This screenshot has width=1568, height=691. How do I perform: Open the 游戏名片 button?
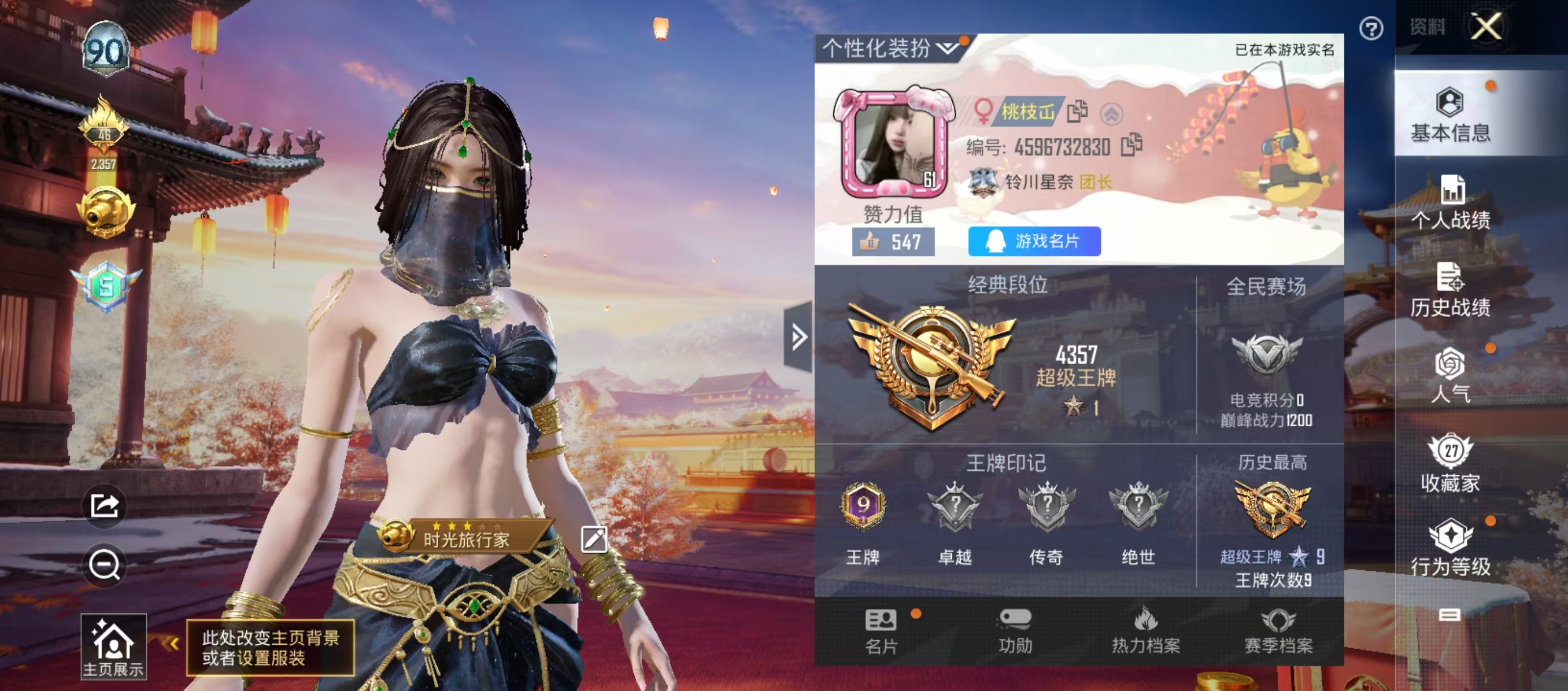point(1034,242)
